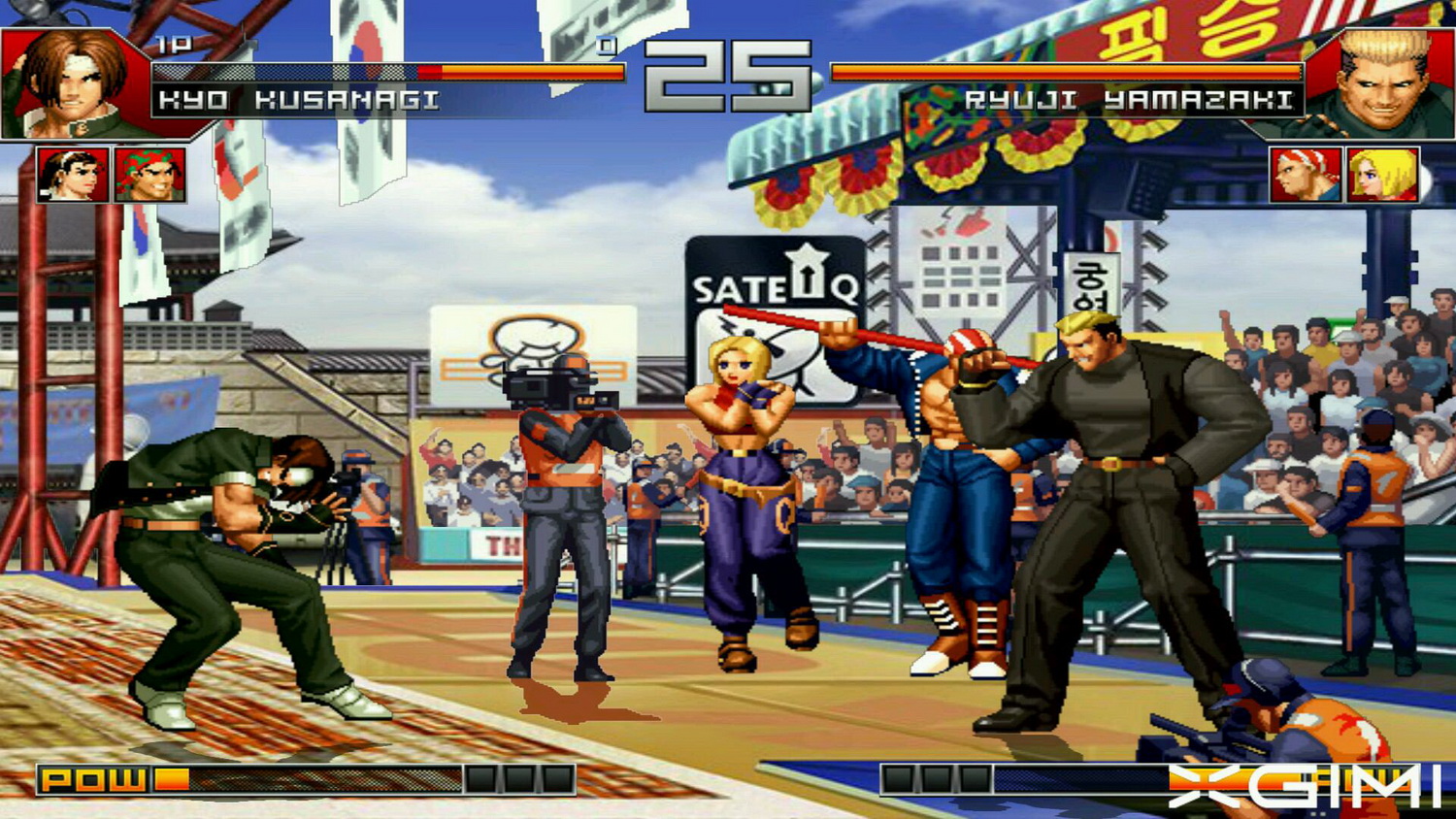Select the white-headband teammate portrait

tap(72, 175)
